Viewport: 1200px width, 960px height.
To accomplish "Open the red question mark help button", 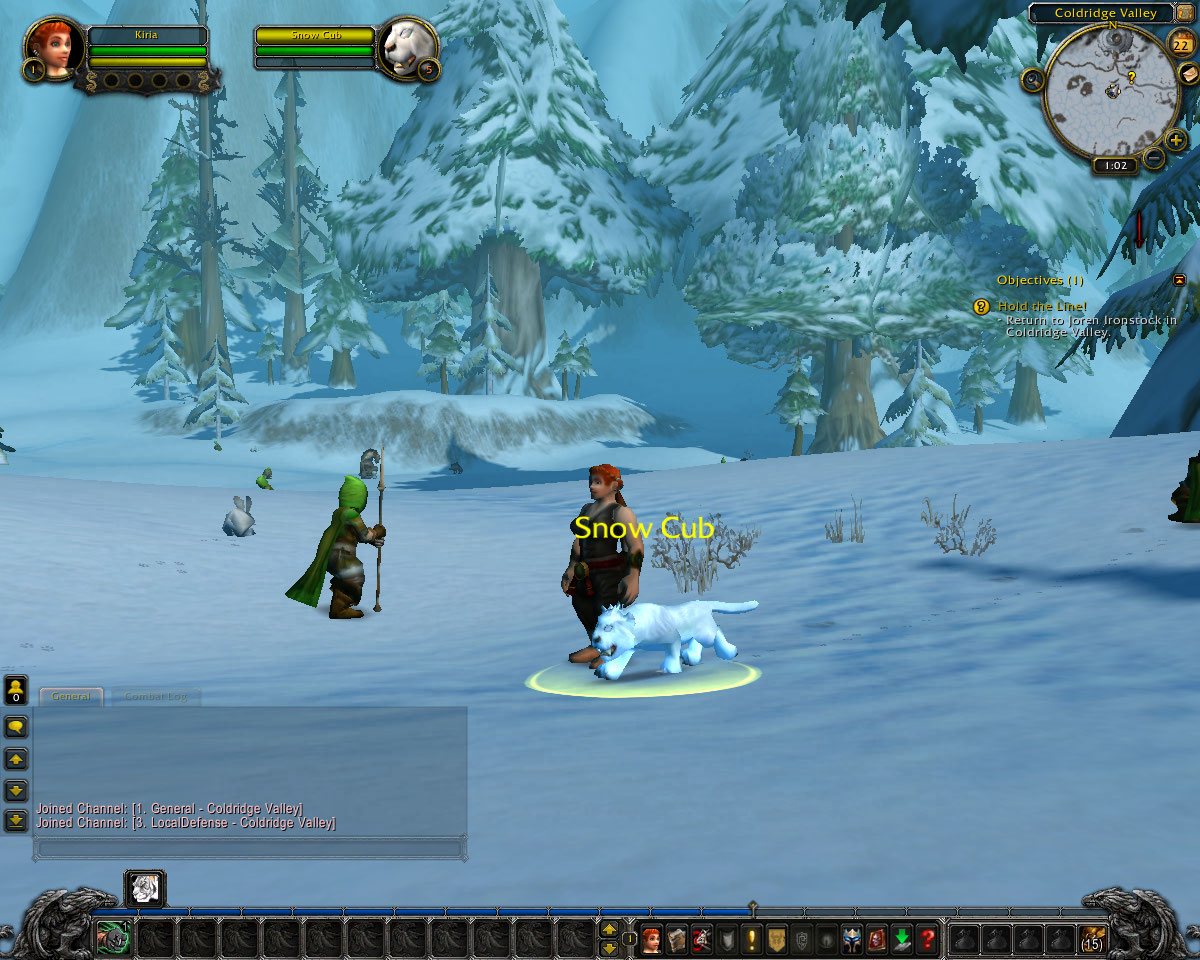I will (x=927, y=939).
